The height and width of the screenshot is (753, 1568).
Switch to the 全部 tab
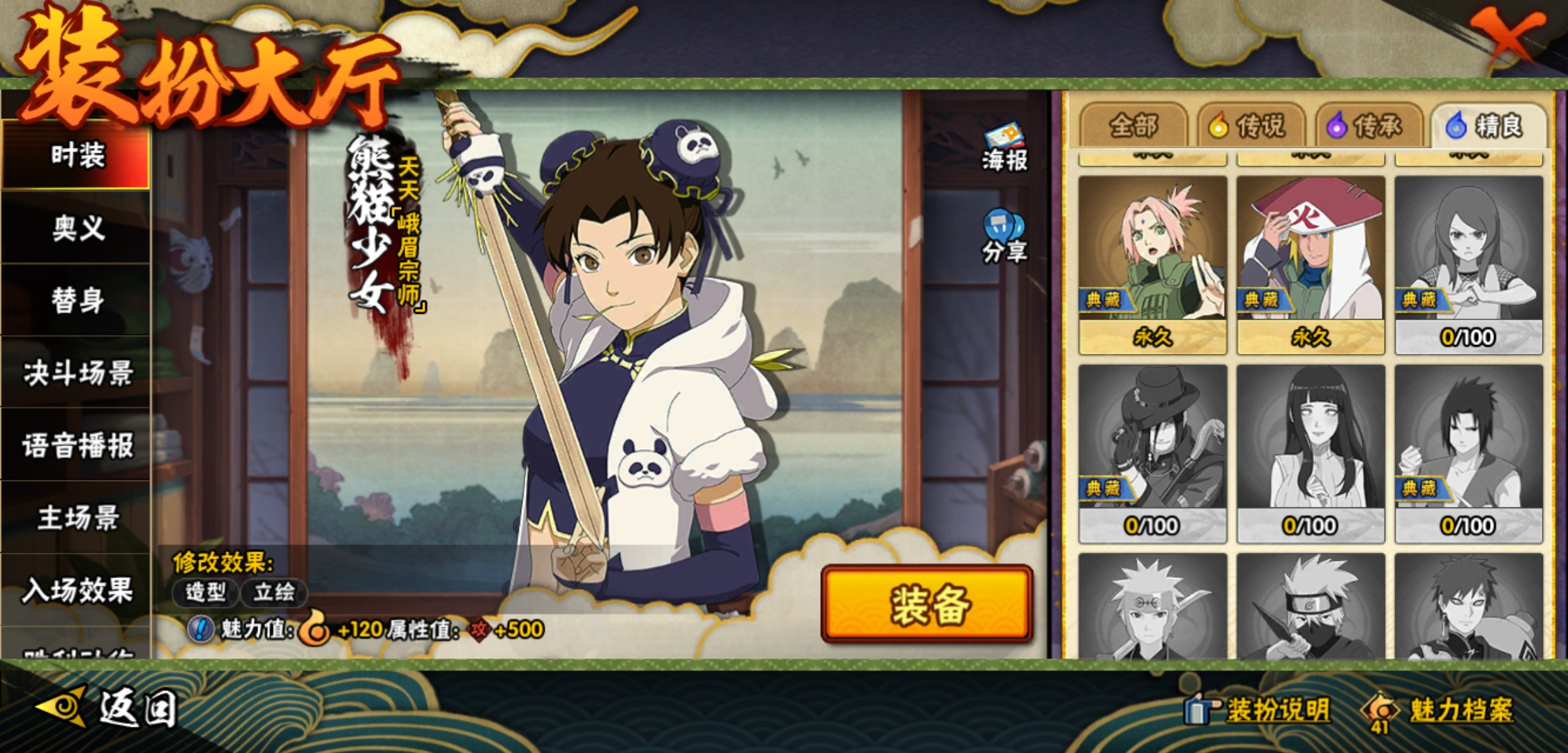1134,126
